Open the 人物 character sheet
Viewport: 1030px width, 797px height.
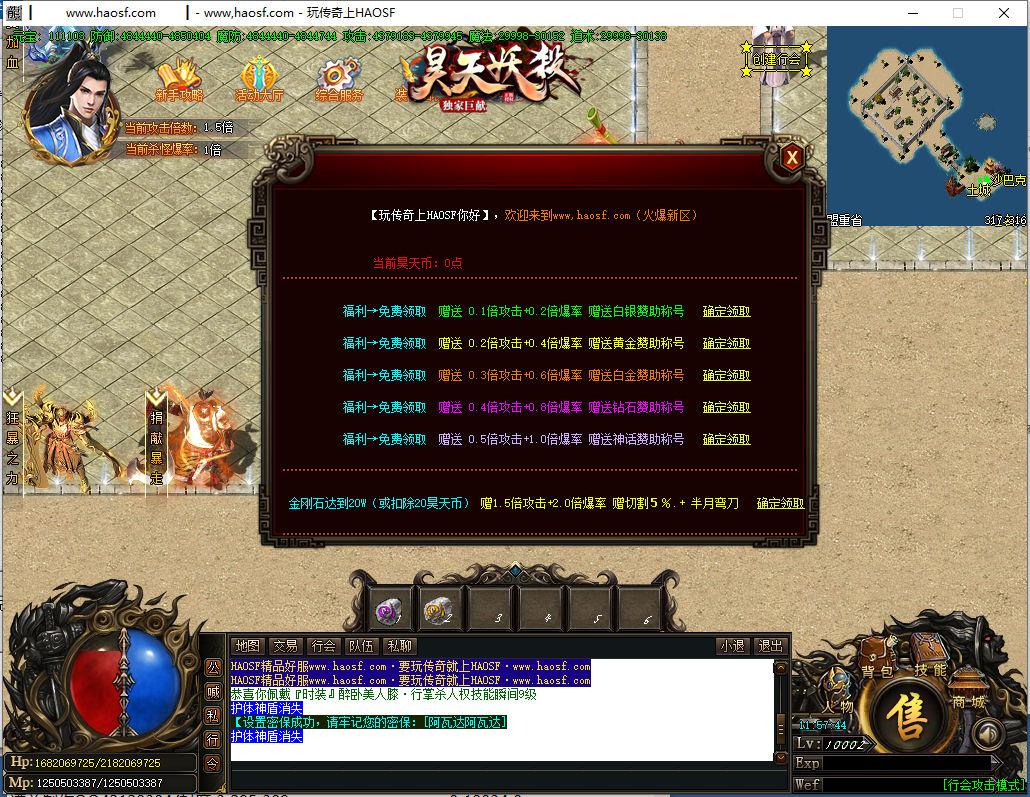(x=838, y=697)
